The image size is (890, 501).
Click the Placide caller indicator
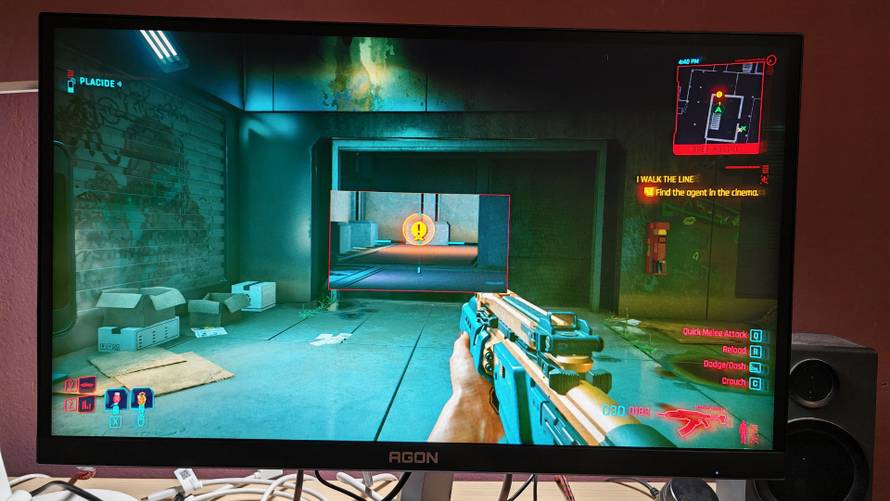tap(93, 84)
